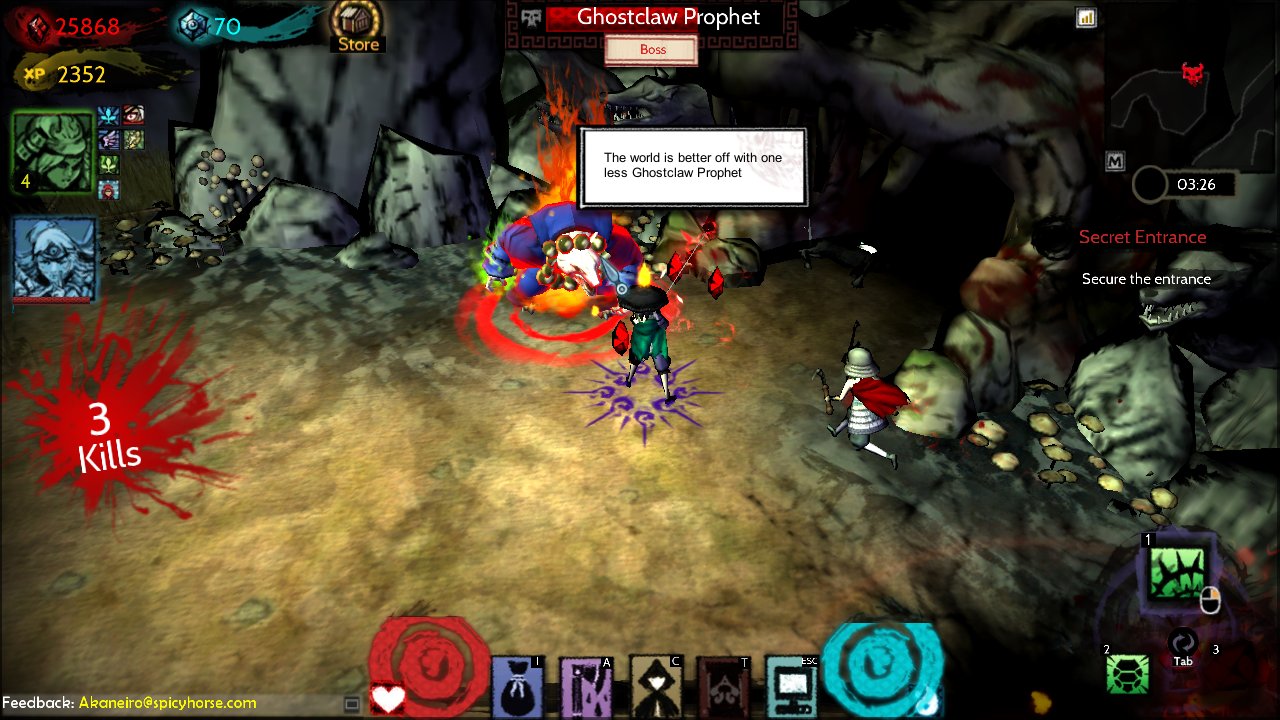Open the hooded character sheet icon
This screenshot has height=720, width=1280.
[x=655, y=687]
